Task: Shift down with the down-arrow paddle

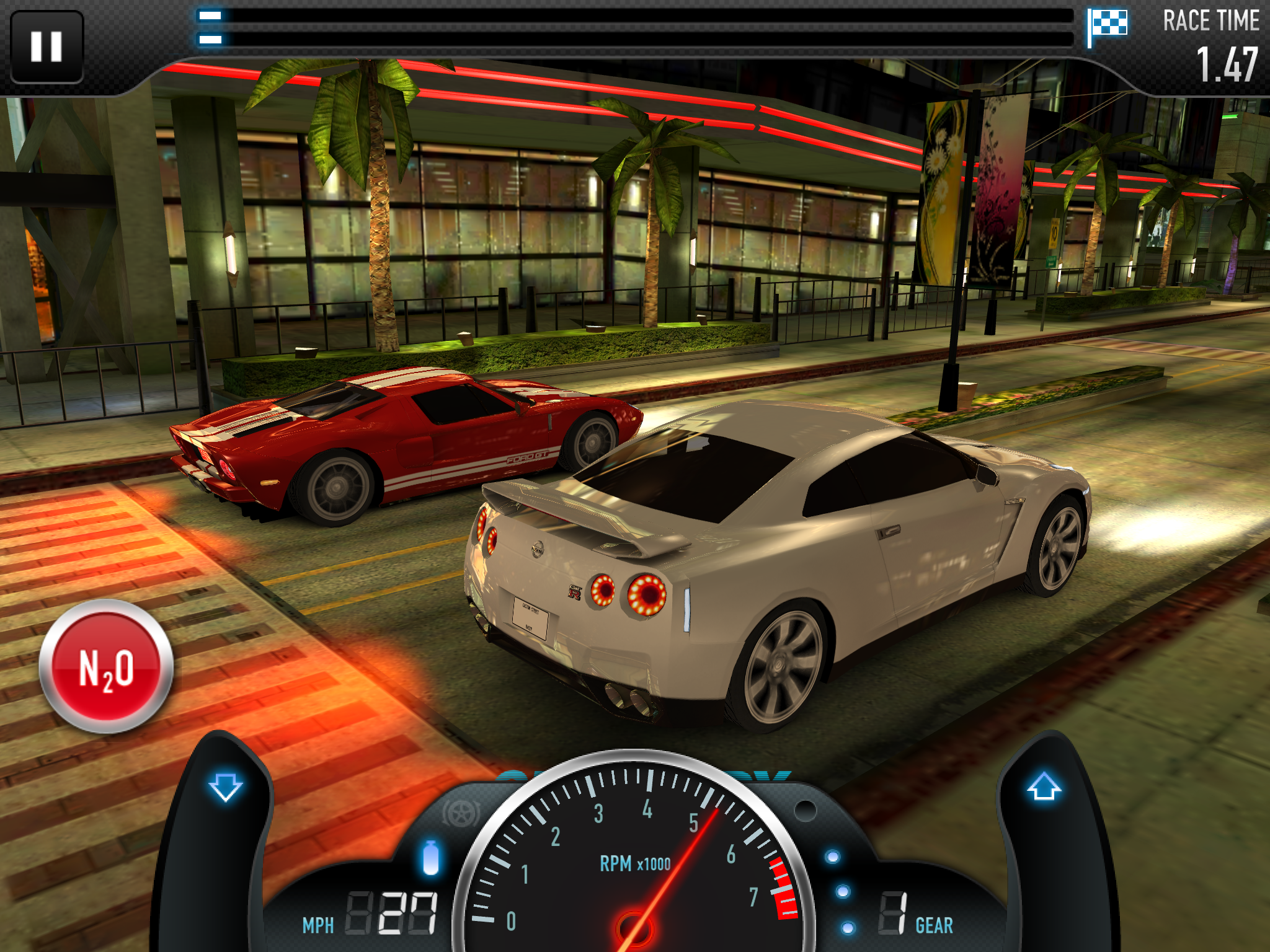Action: 225,787
